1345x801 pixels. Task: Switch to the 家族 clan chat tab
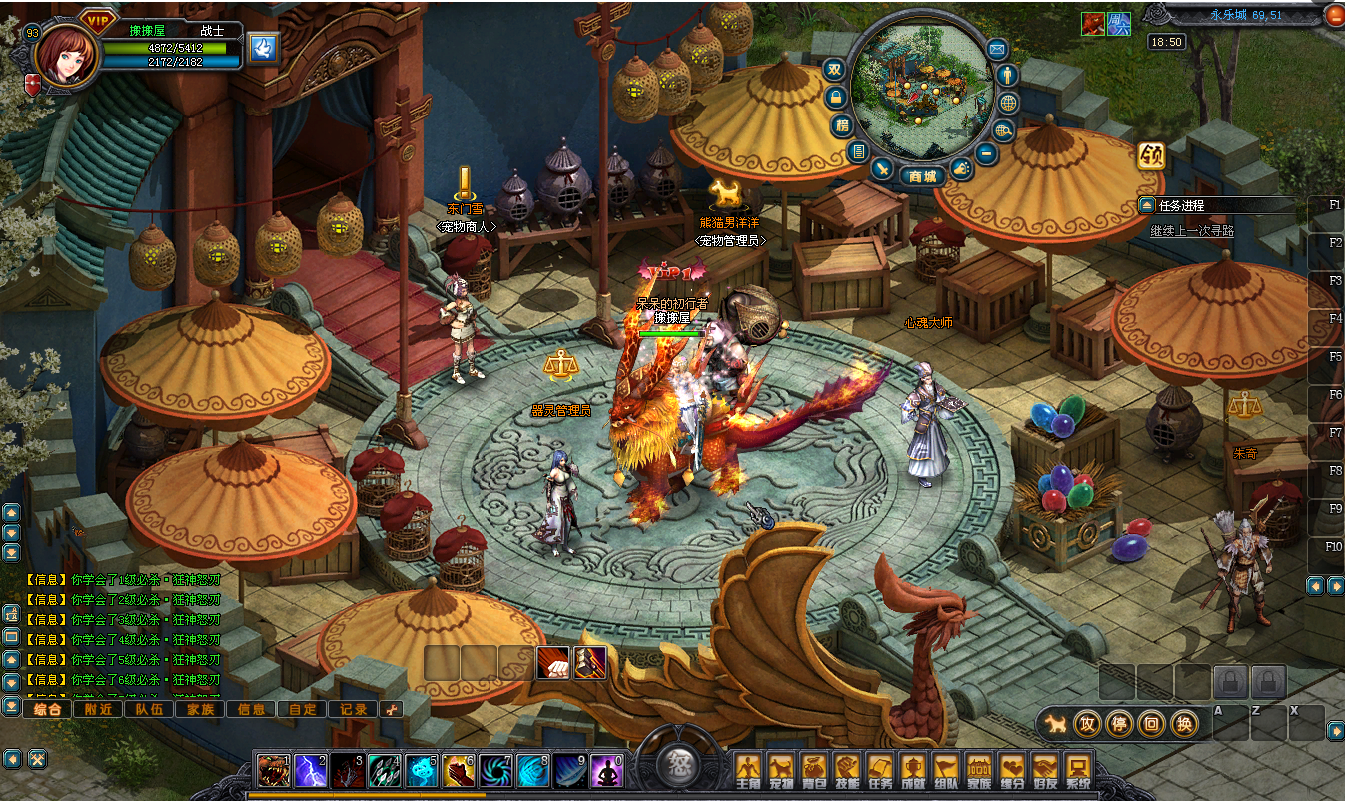click(200, 709)
